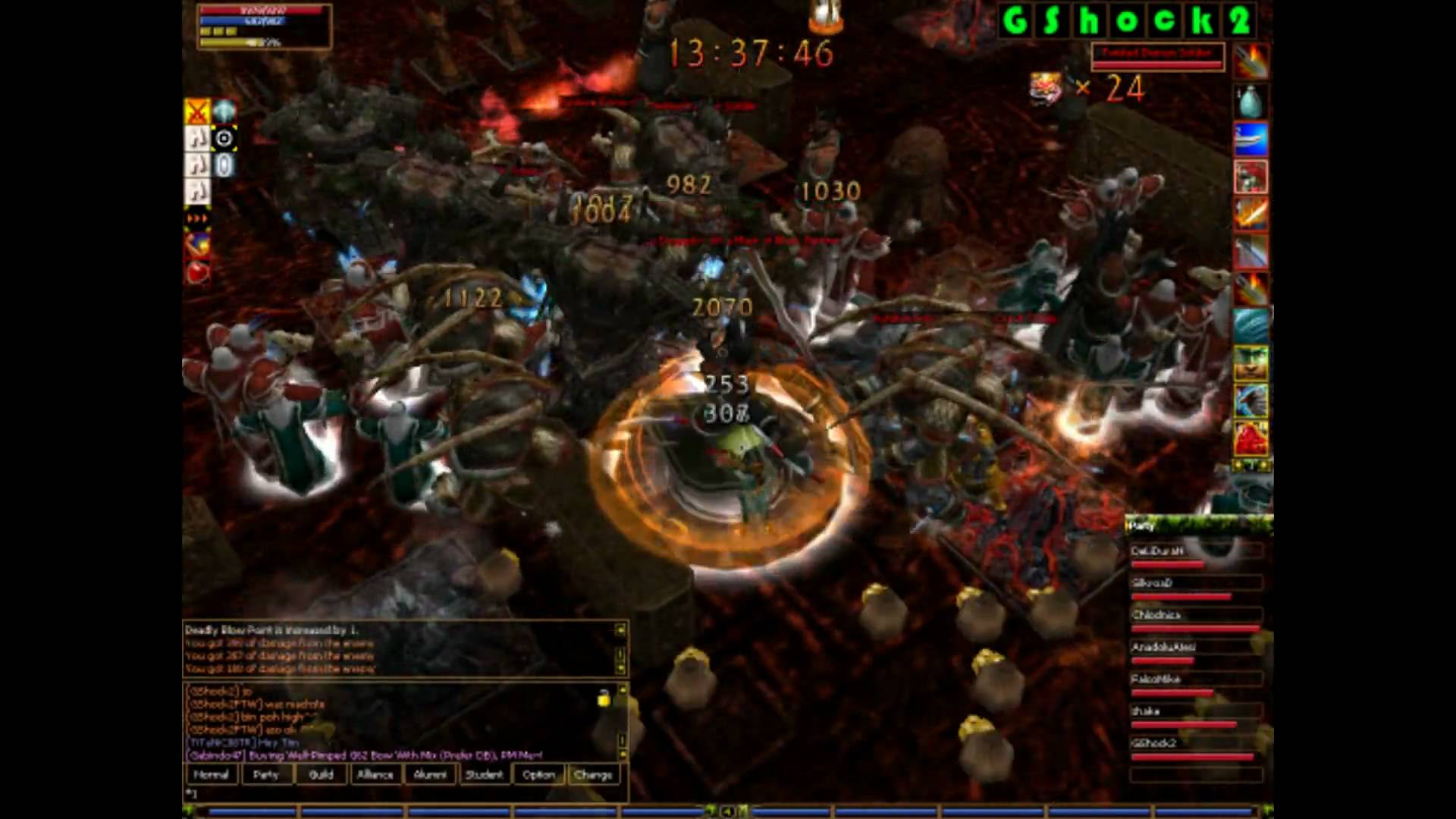Image resolution: width=1456 pixels, height=819 pixels.
Task: Select the Party chat tab
Action: tap(265, 774)
